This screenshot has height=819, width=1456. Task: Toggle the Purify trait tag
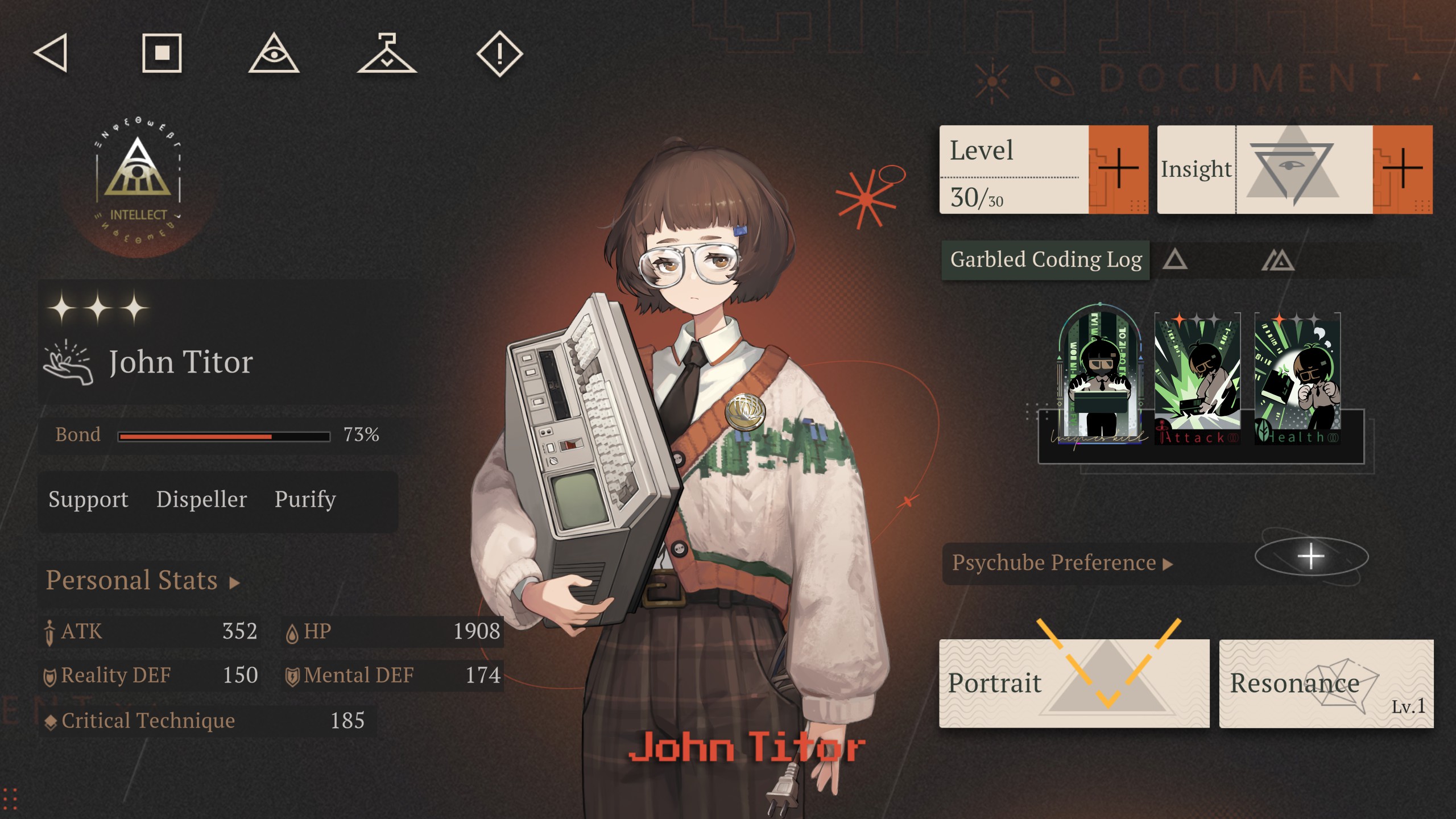tap(305, 500)
